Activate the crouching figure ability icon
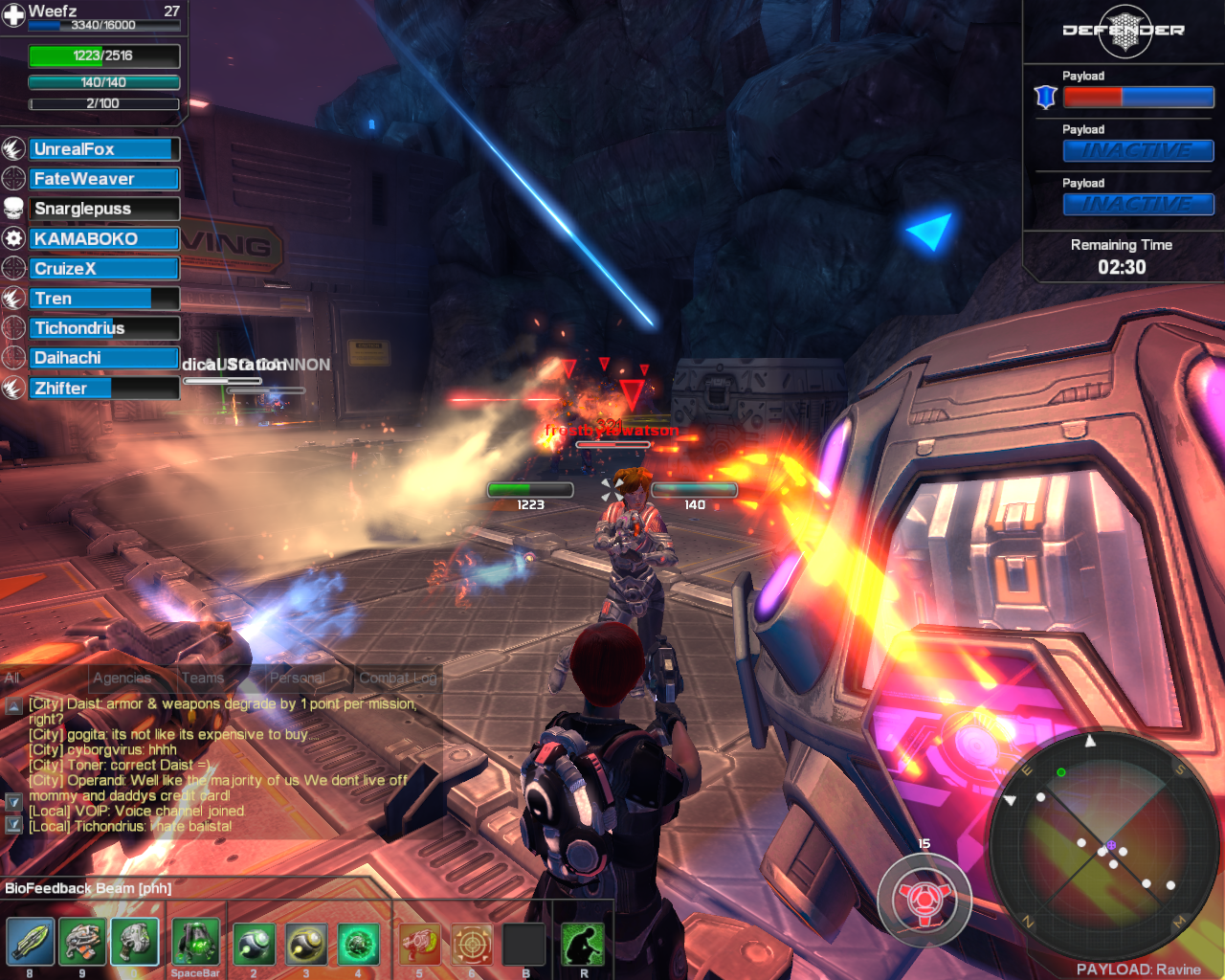1225x980 pixels. point(583,945)
